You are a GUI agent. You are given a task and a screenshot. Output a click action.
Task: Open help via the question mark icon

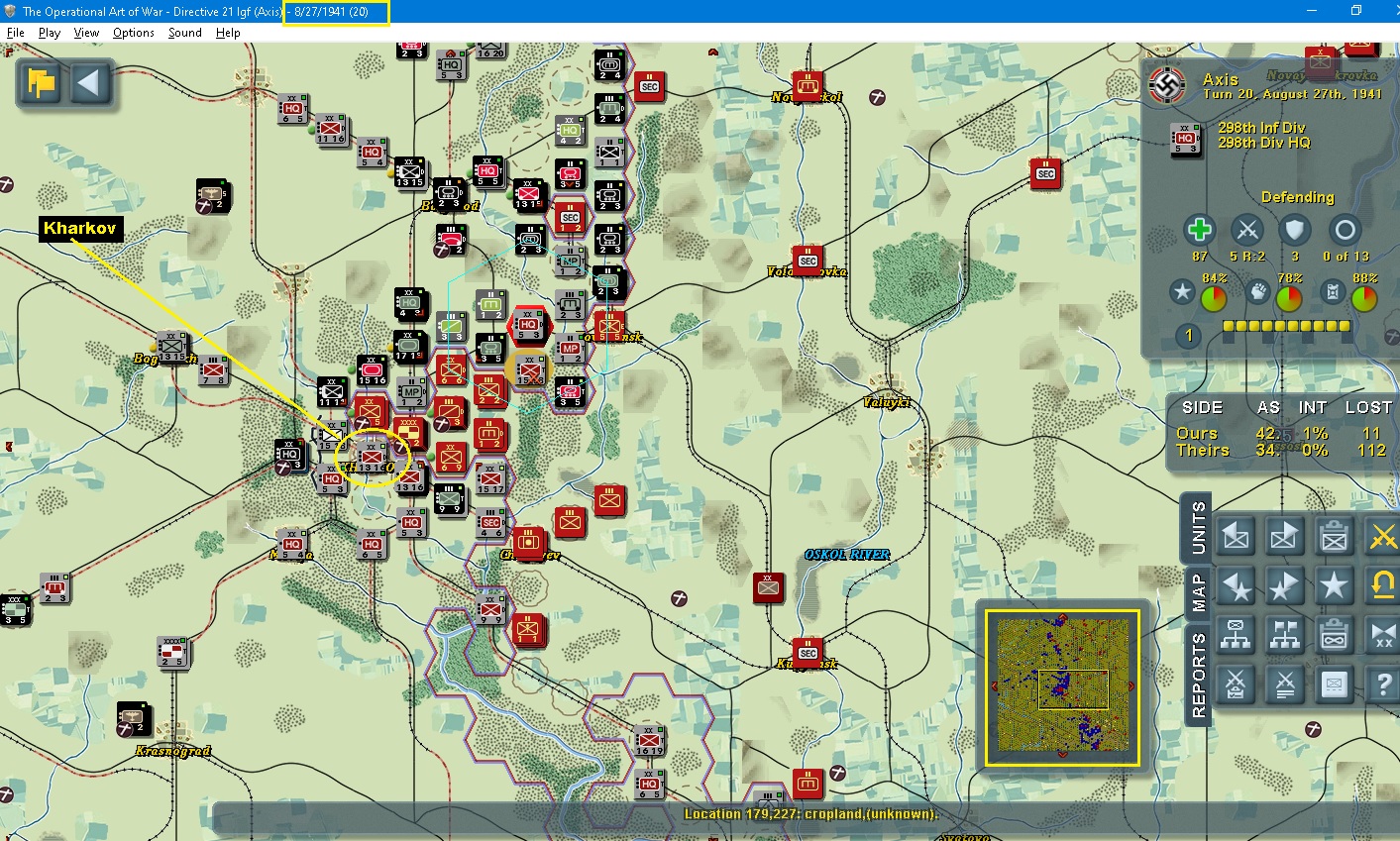pos(1383,684)
